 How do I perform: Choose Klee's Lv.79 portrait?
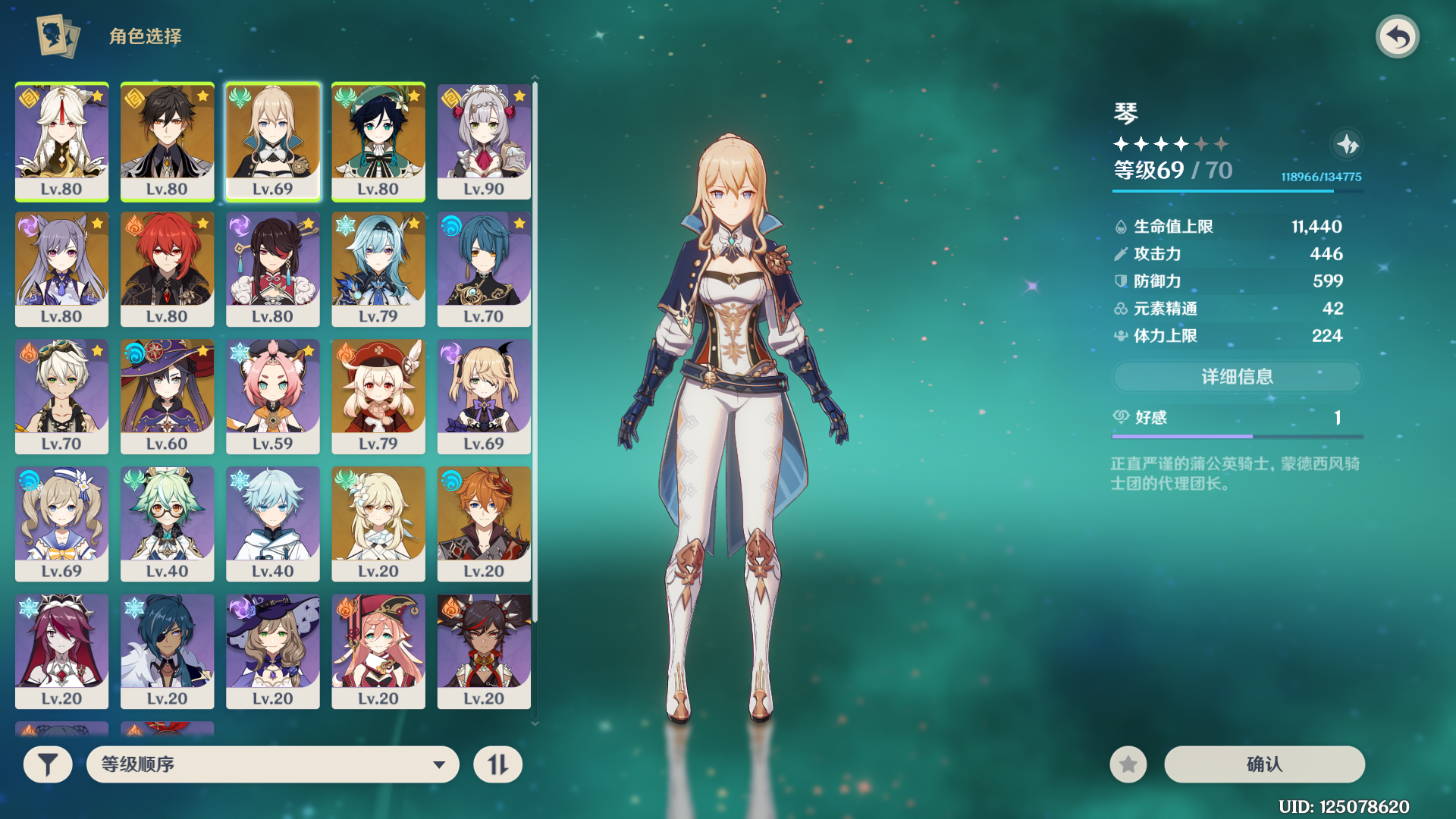click(x=378, y=397)
